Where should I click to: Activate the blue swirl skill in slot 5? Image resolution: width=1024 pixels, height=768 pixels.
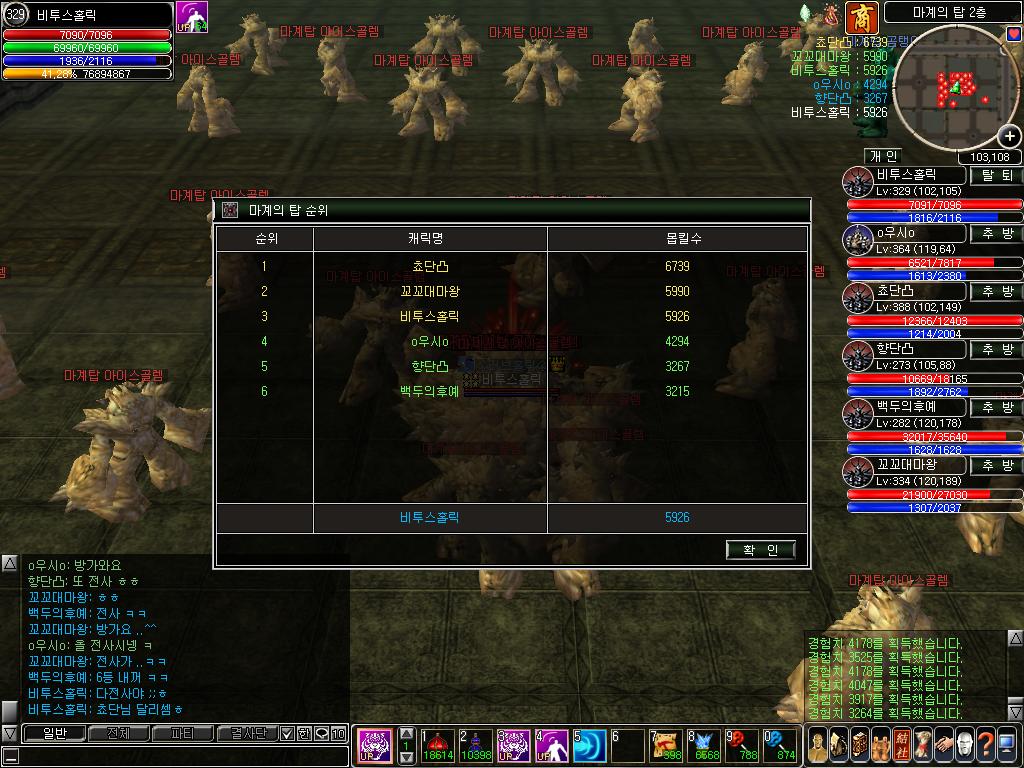pyautogui.click(x=589, y=746)
